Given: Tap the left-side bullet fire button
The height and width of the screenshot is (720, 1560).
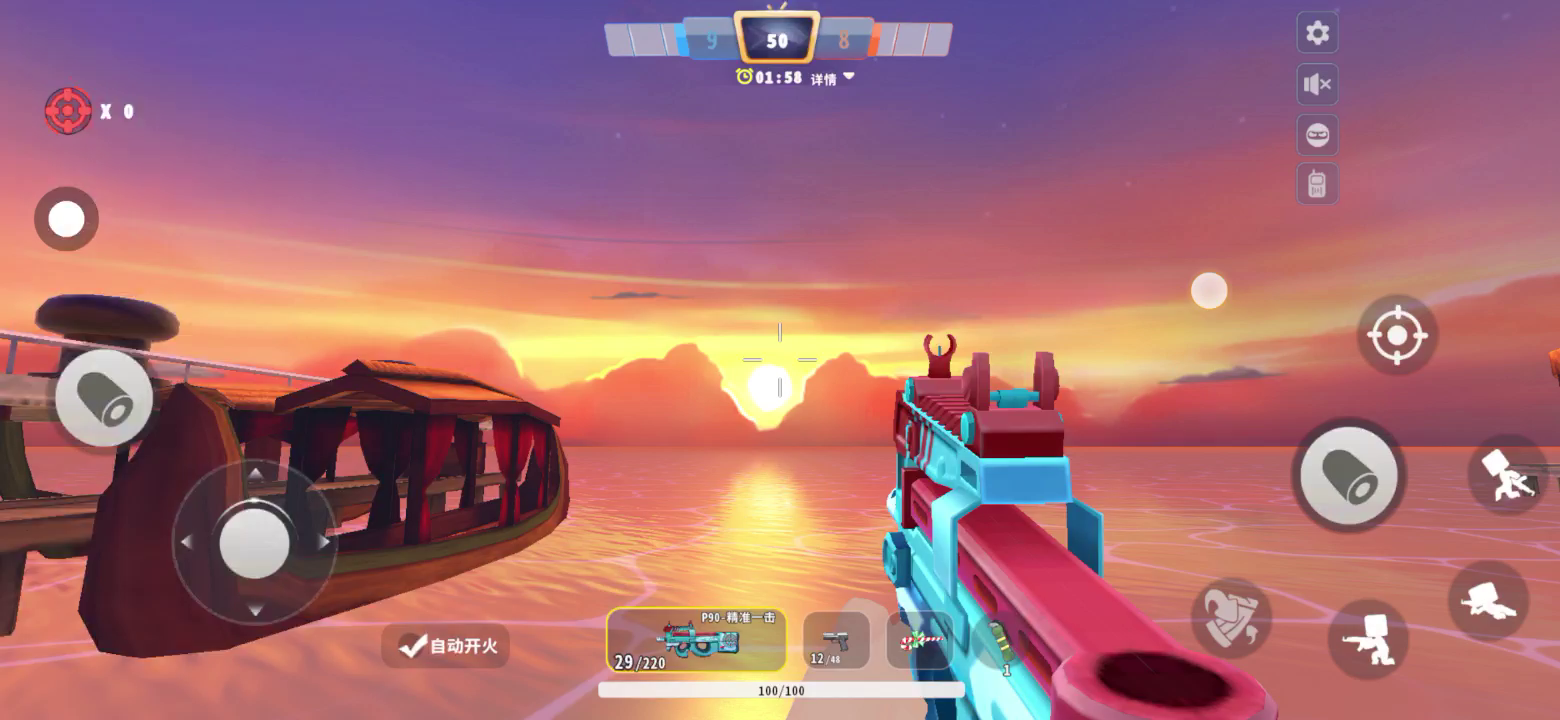Looking at the screenshot, I should (x=104, y=398).
